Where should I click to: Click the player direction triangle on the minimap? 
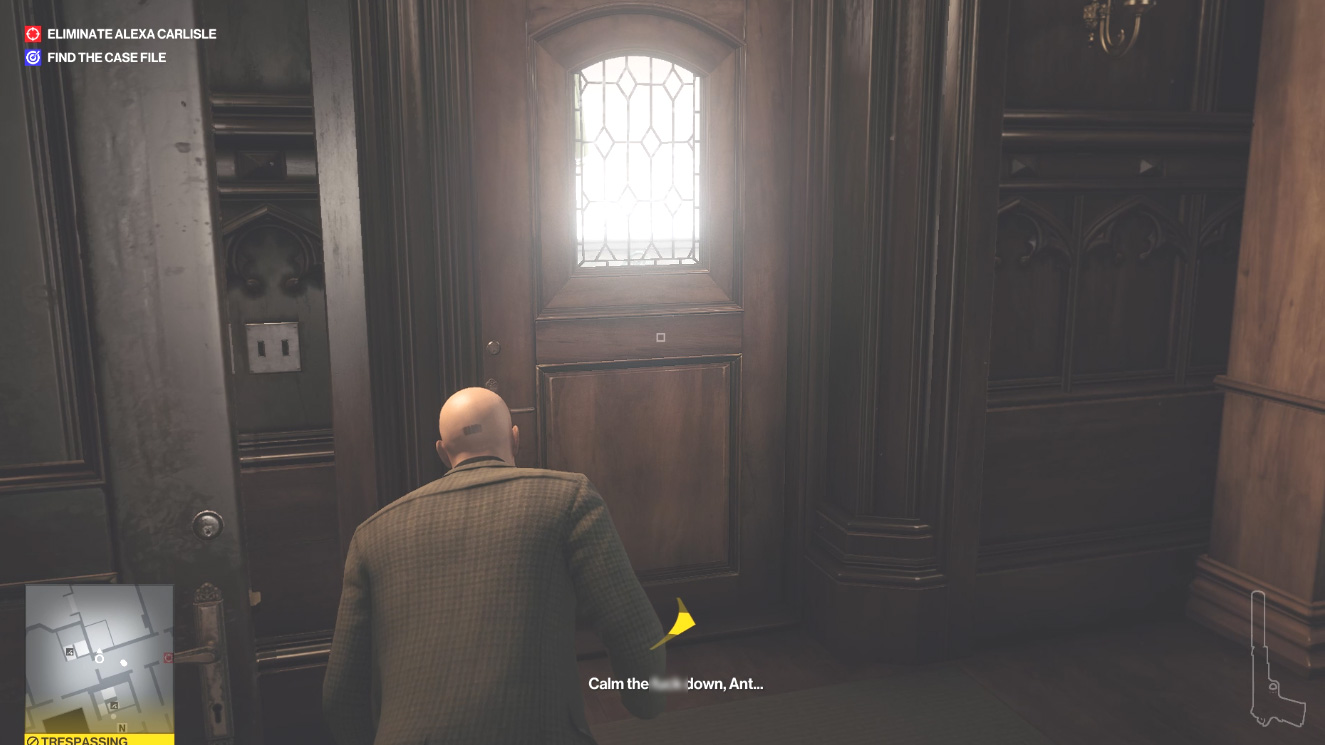[99, 650]
